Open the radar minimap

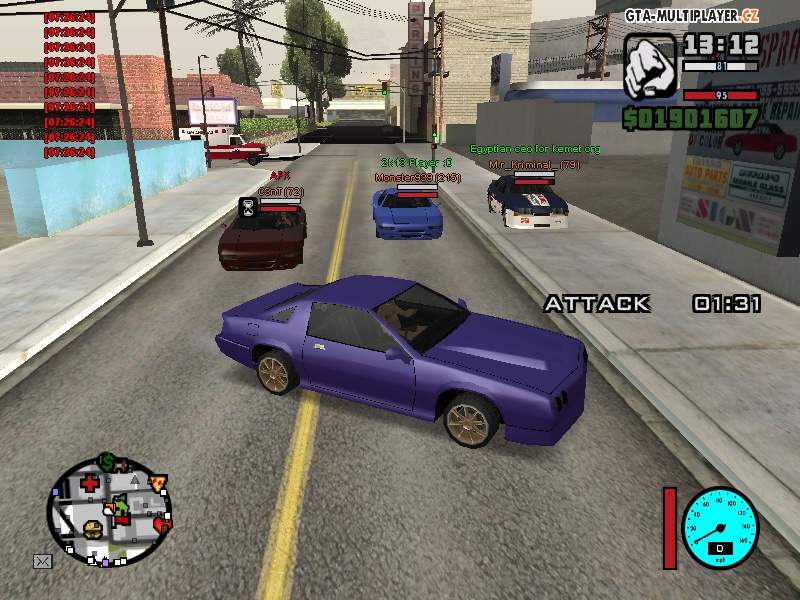(109, 513)
